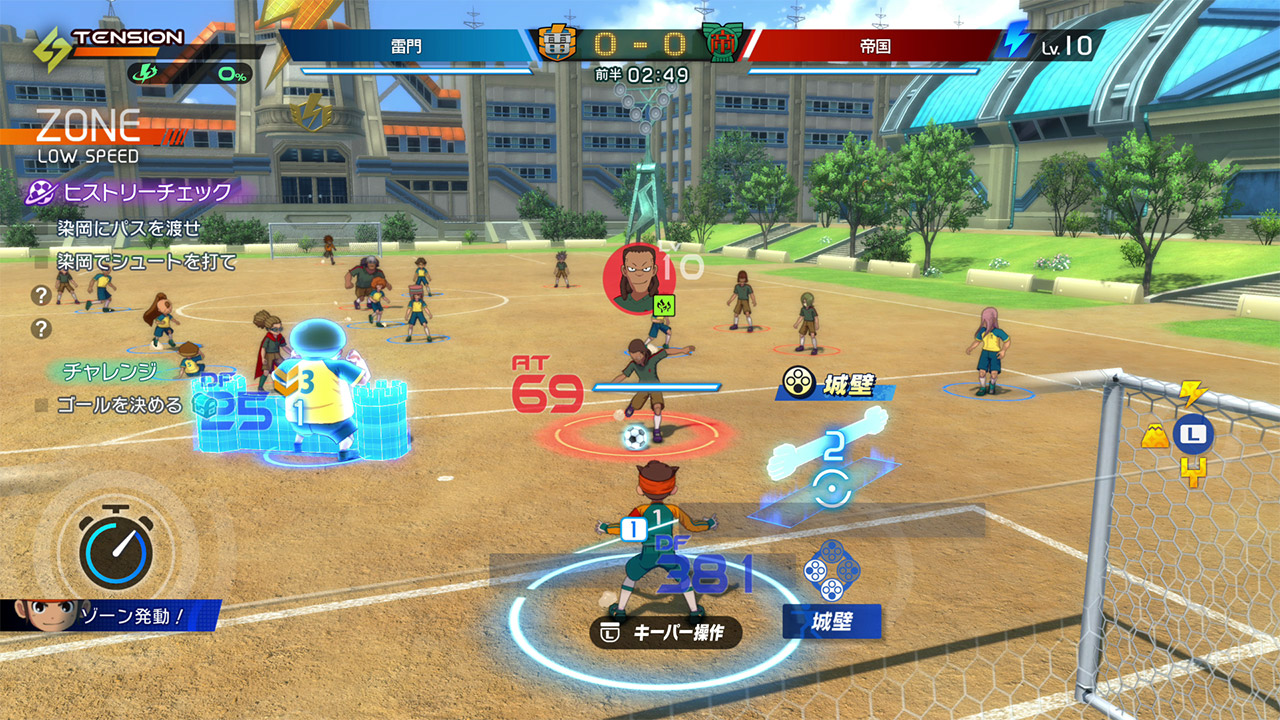Screen dimensions: 1280x720
Task: Choose the キーパー操作 keeper control button
Action: (666, 633)
